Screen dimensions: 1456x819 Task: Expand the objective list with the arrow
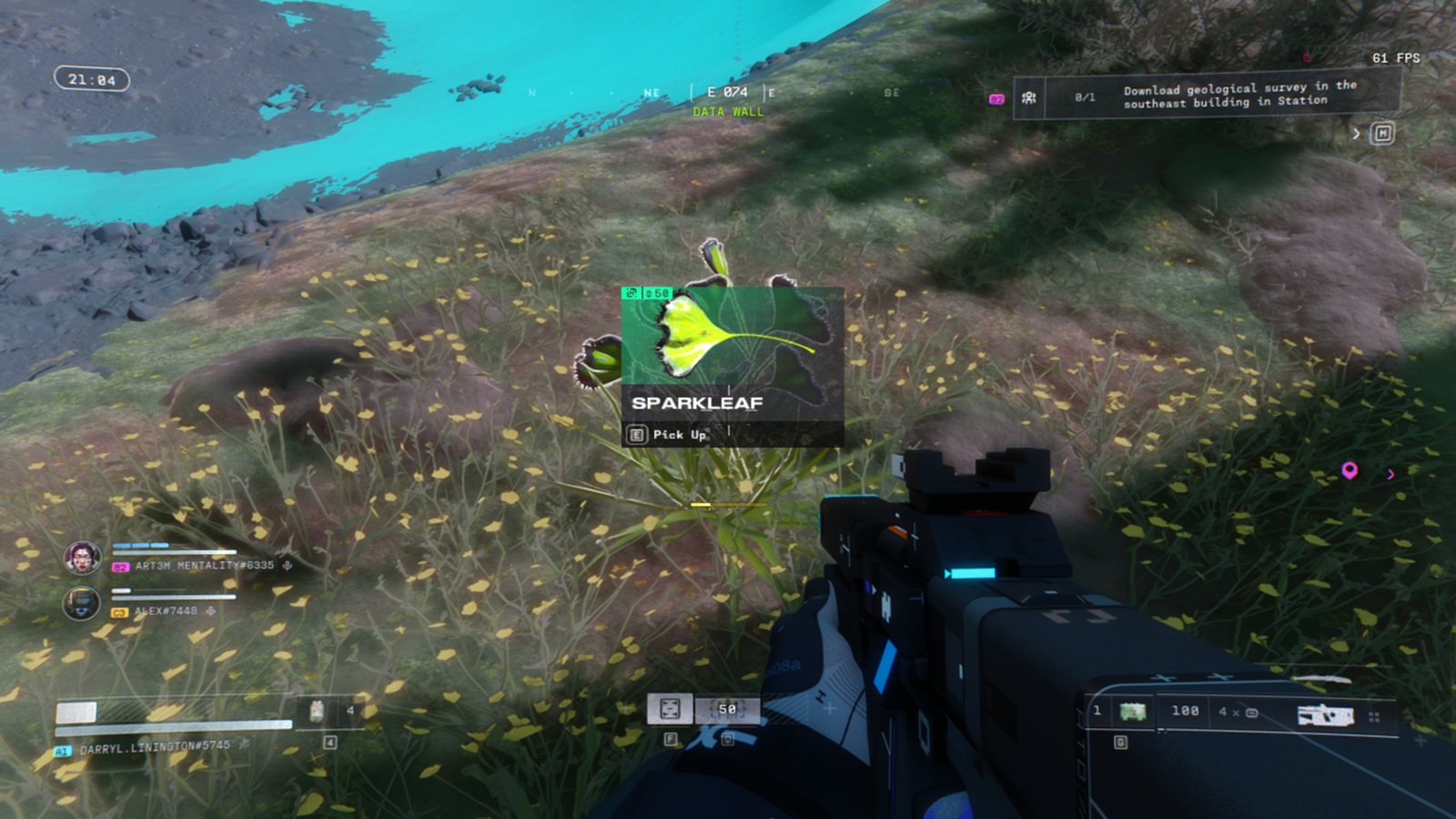pyautogui.click(x=1356, y=134)
